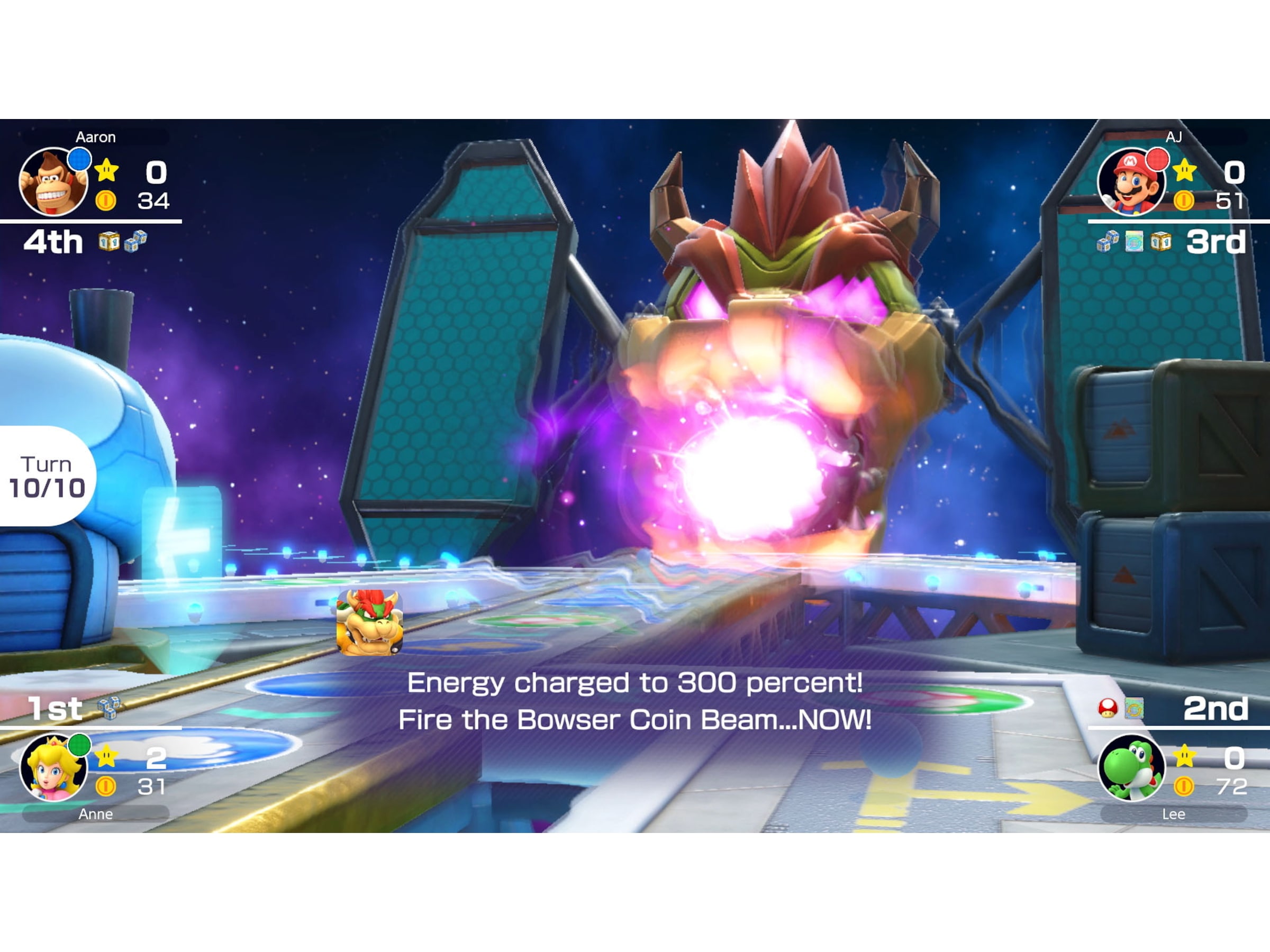Click Aaron's coin counter icon

pyautogui.click(x=107, y=201)
